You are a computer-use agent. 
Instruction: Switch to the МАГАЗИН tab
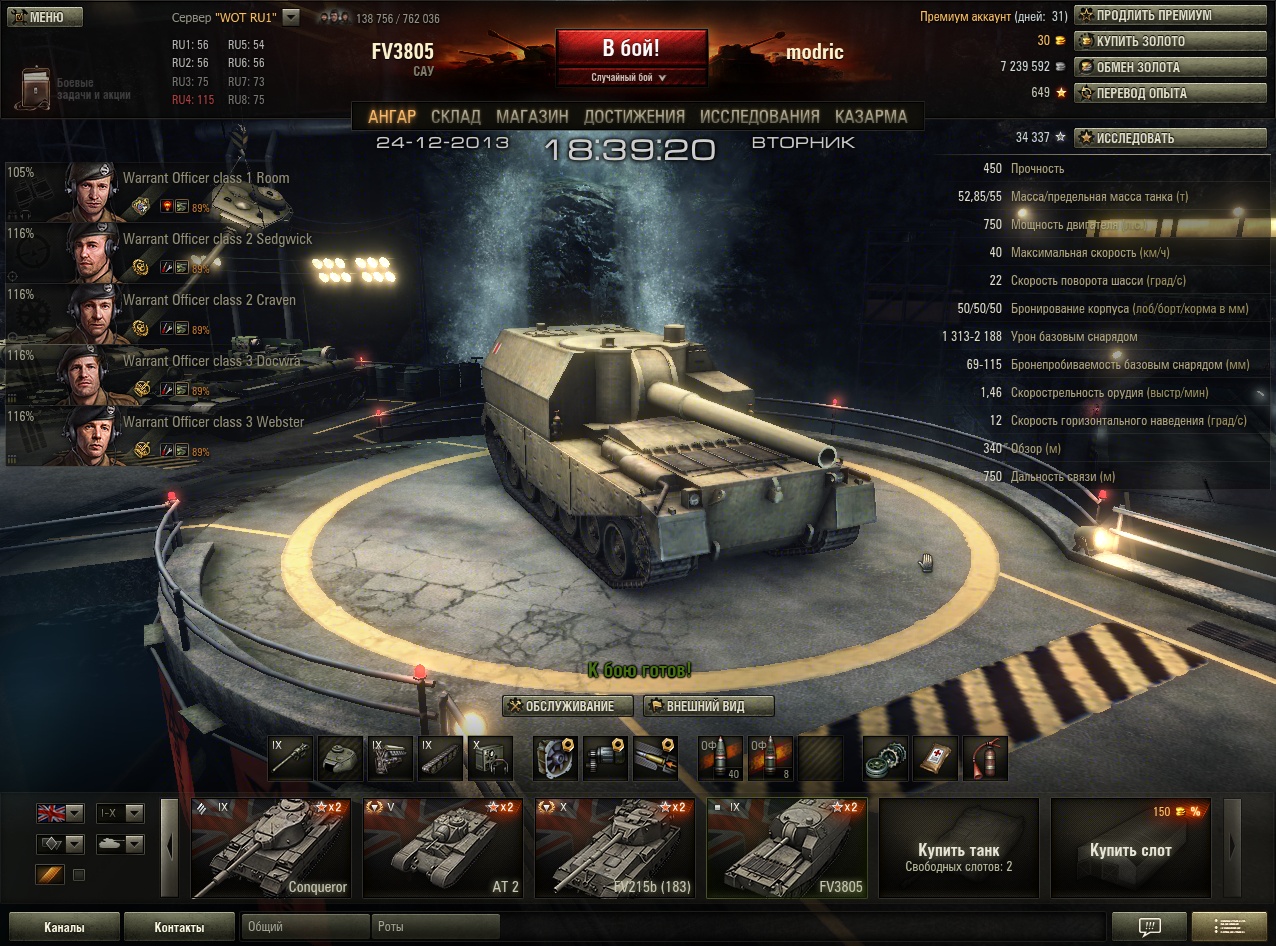point(532,116)
